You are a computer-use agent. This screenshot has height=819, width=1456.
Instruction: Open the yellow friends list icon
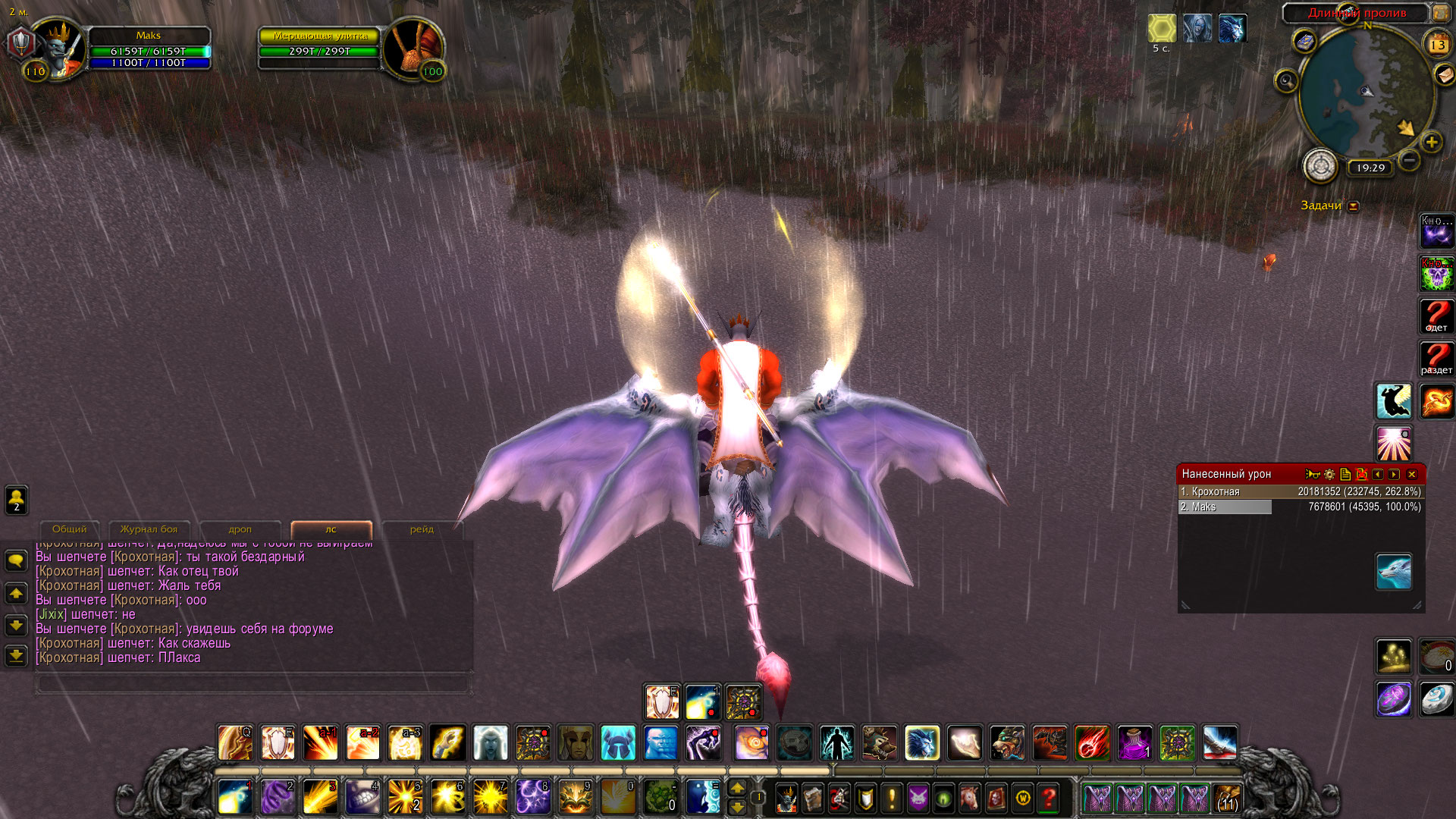16,500
